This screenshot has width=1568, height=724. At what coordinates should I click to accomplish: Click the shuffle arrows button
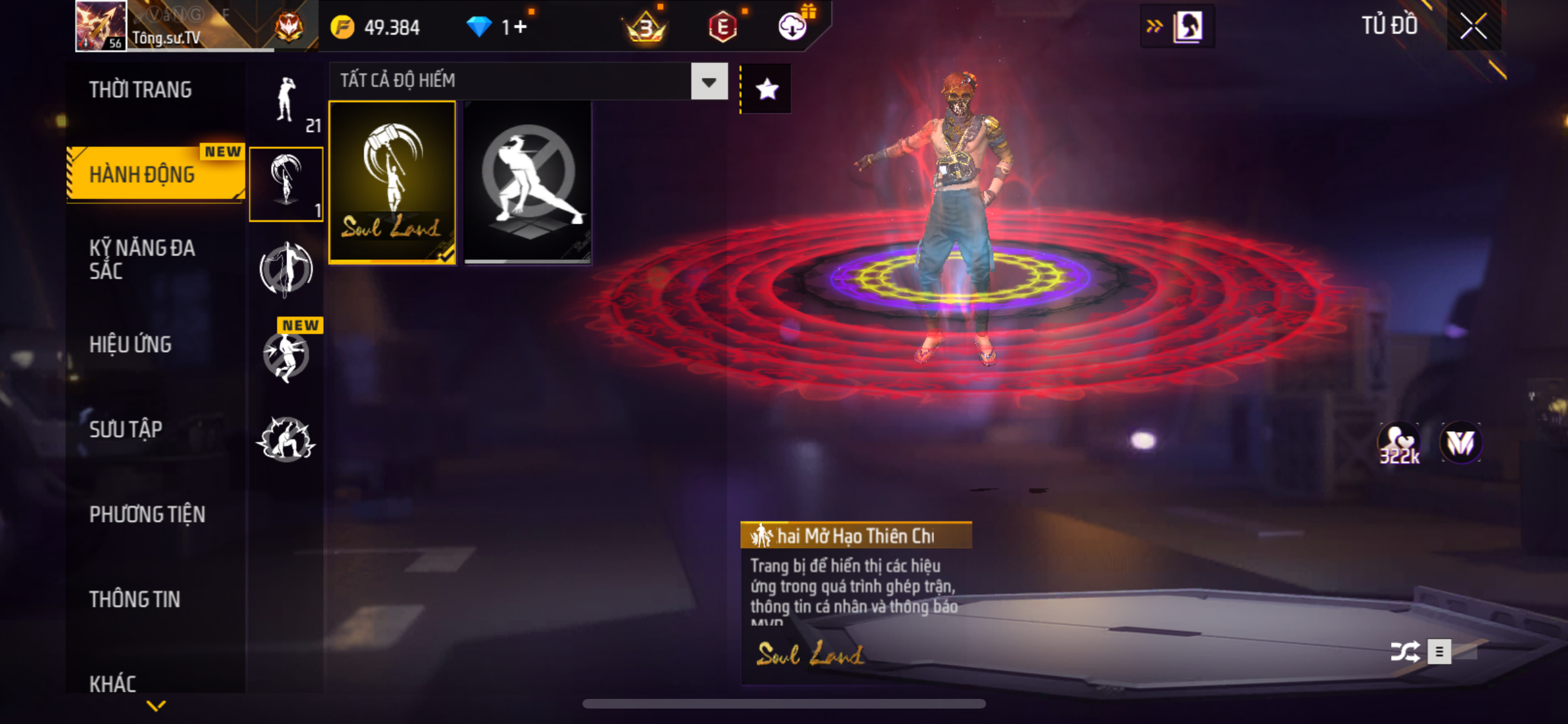[x=1405, y=651]
